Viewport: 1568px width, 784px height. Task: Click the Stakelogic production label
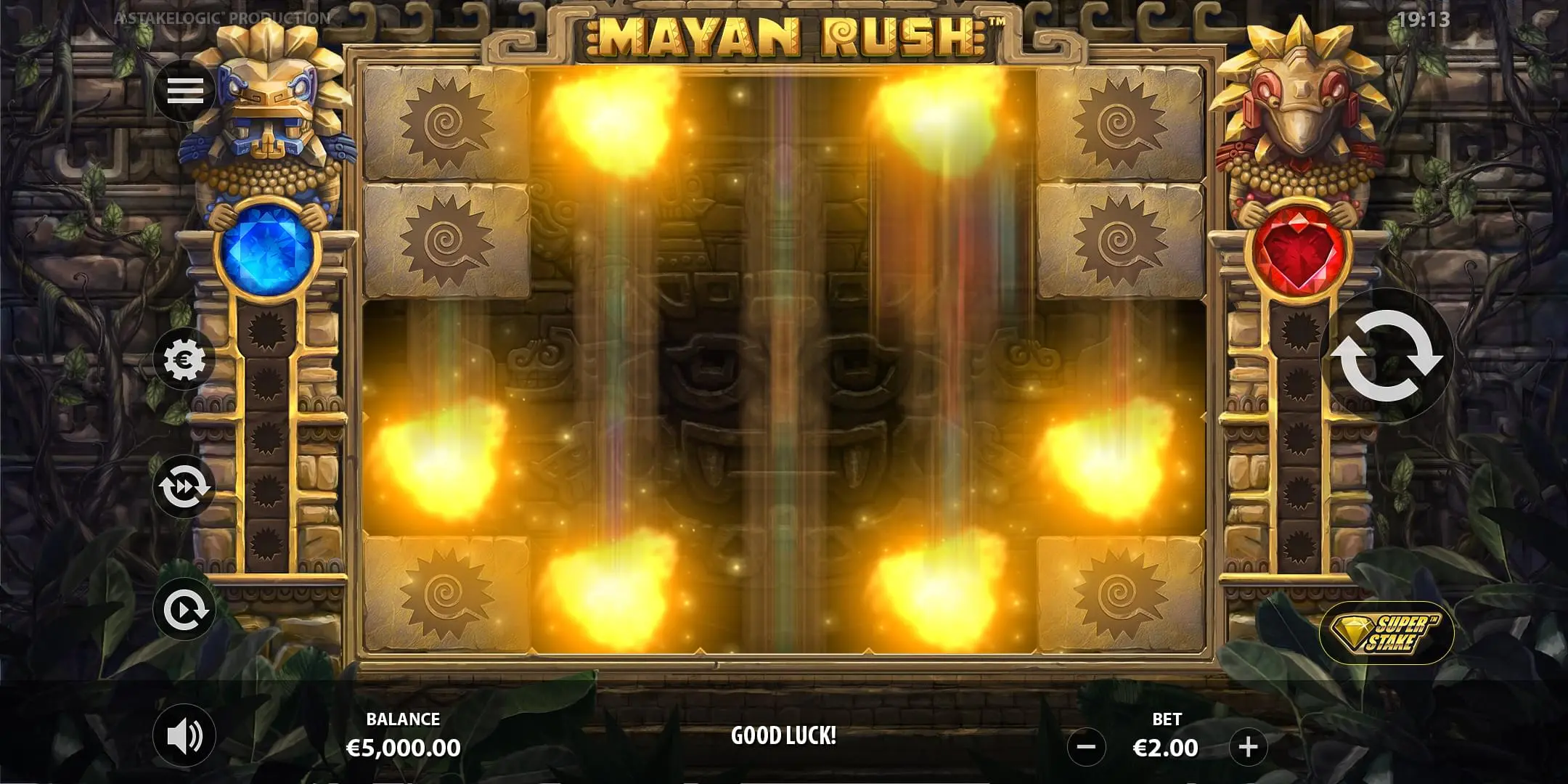coord(221,16)
